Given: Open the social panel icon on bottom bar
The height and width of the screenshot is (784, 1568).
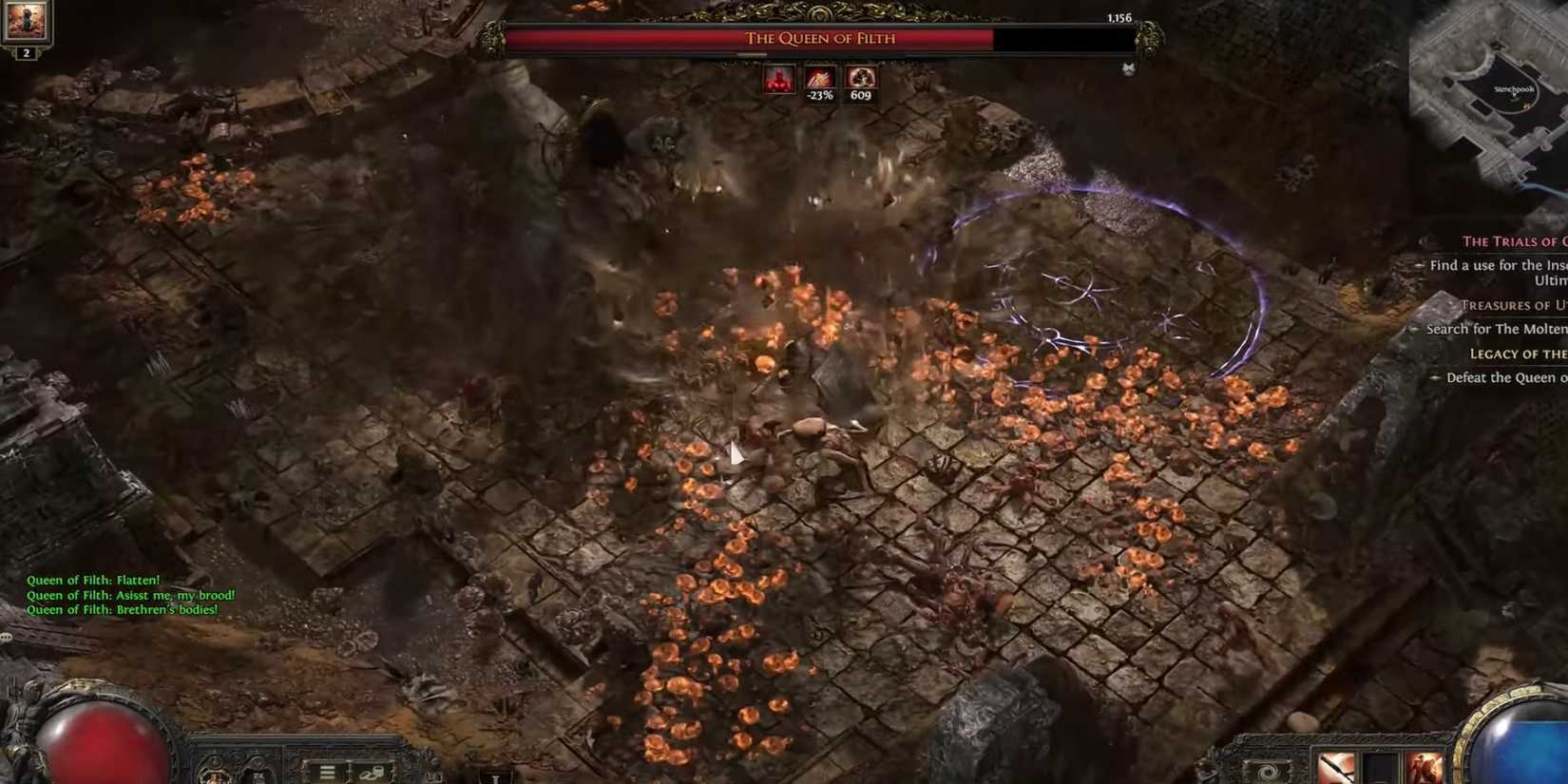Looking at the screenshot, I should (371, 774).
